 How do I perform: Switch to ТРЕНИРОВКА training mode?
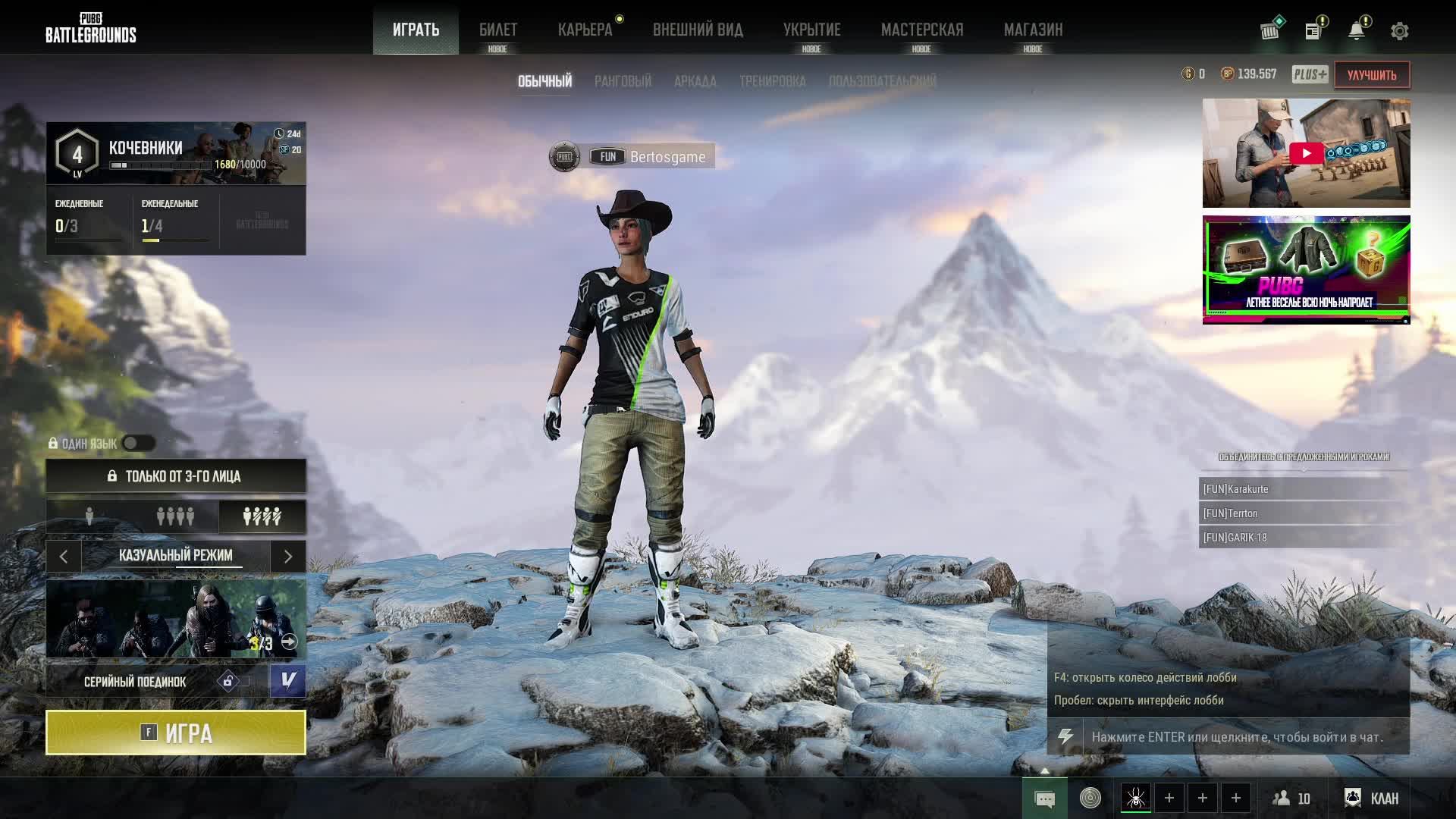tap(772, 81)
